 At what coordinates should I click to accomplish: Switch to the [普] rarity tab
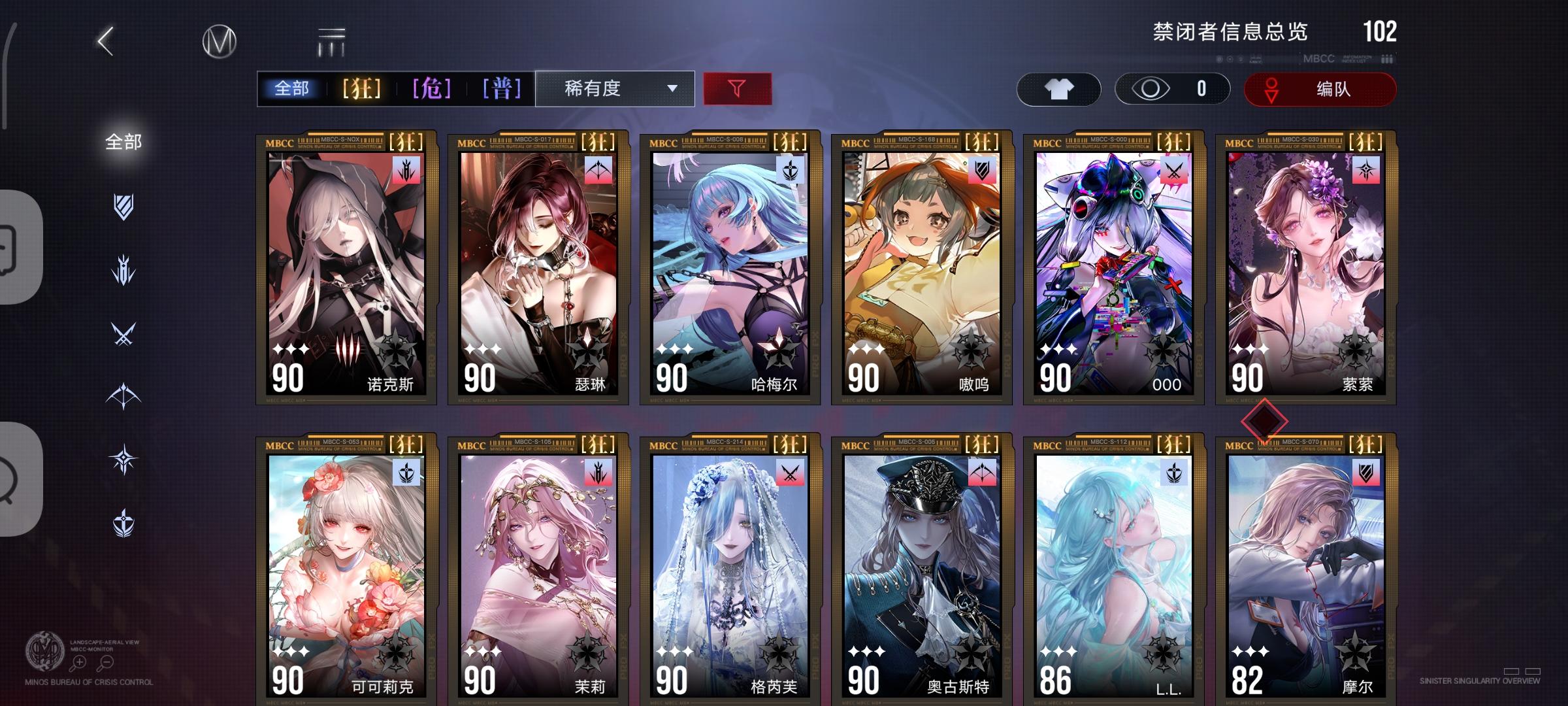pos(501,88)
